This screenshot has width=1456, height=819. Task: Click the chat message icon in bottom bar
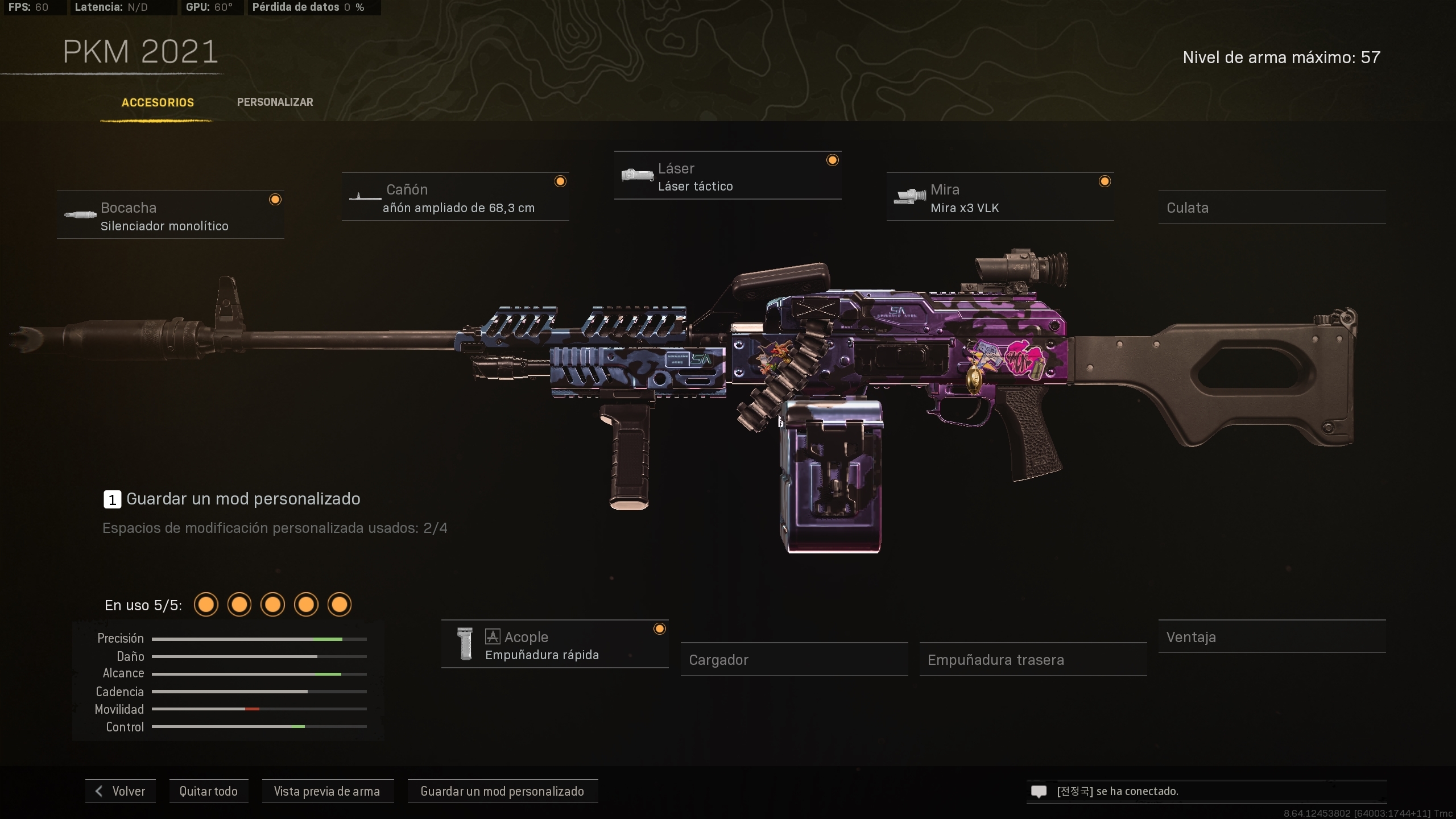tap(1039, 791)
